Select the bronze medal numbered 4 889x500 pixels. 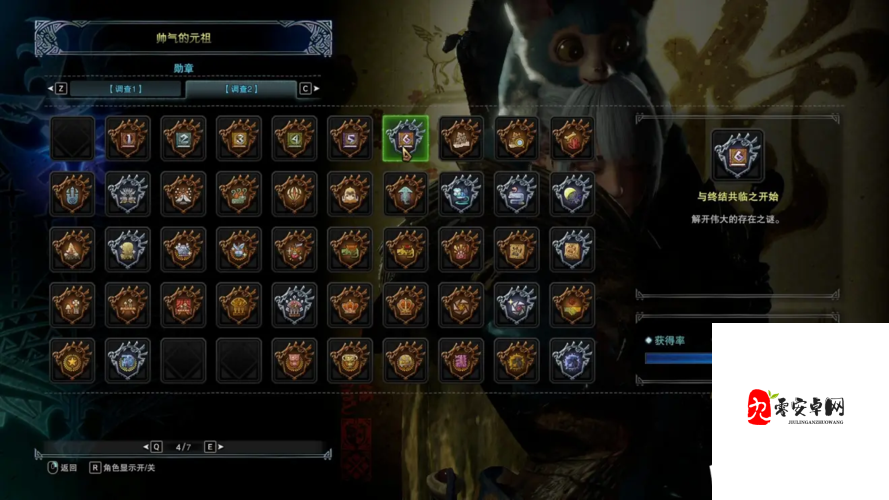tap(294, 138)
